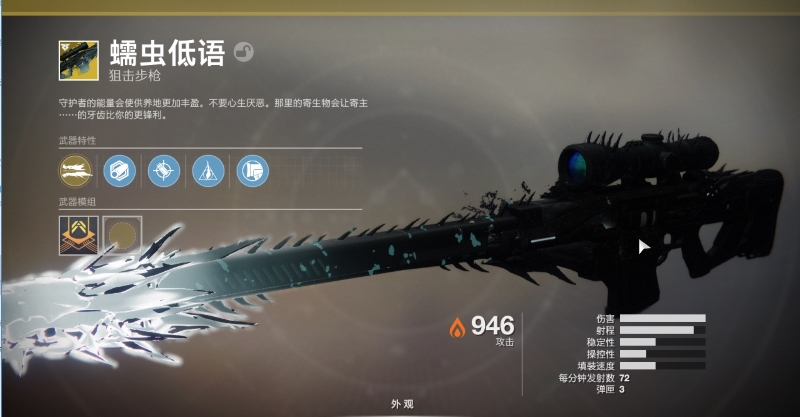
Task: Select the gold exotic intrinsic perk icon
Action: (76, 171)
